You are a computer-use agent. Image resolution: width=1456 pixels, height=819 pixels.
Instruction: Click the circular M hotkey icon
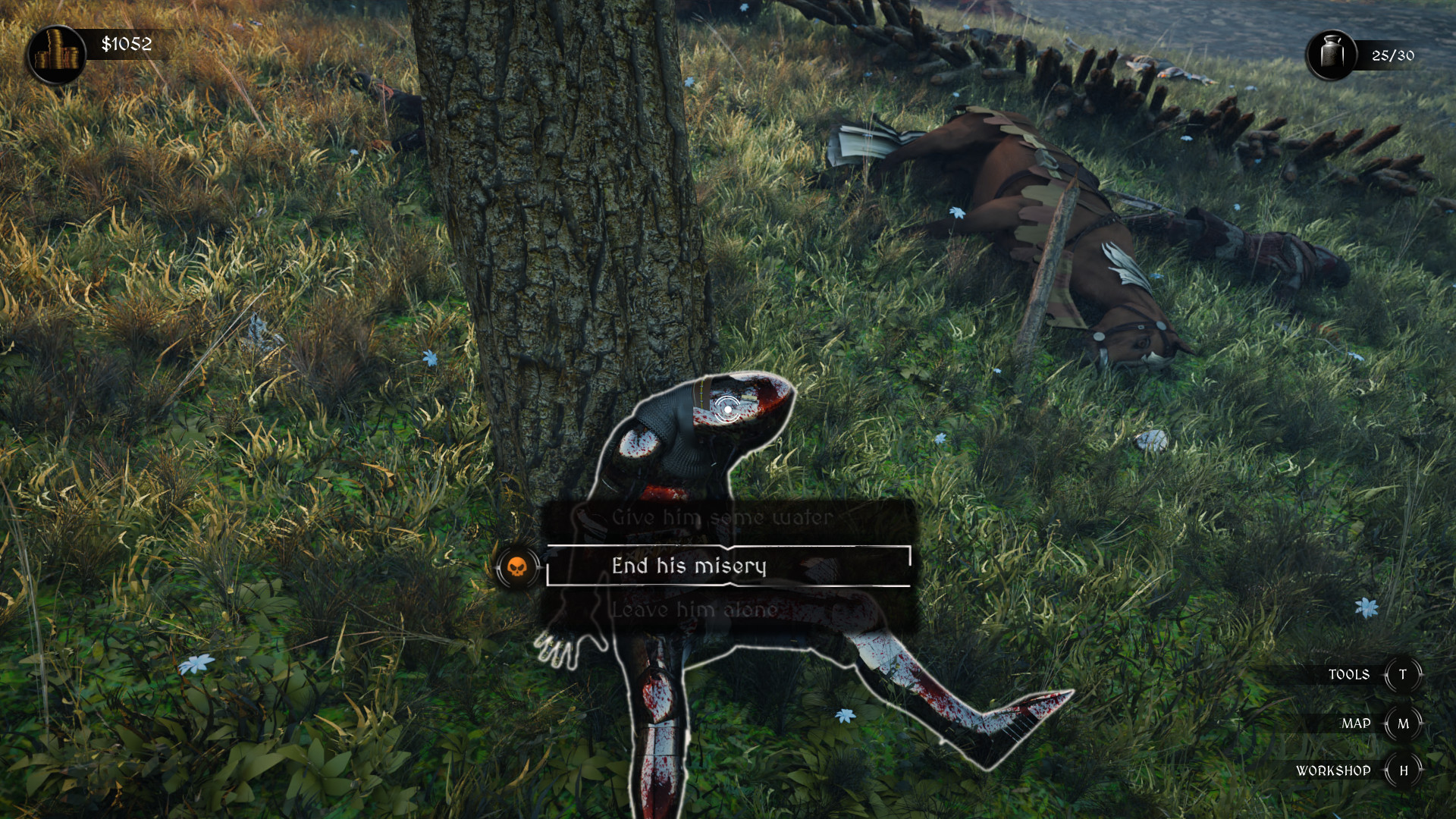1404,722
